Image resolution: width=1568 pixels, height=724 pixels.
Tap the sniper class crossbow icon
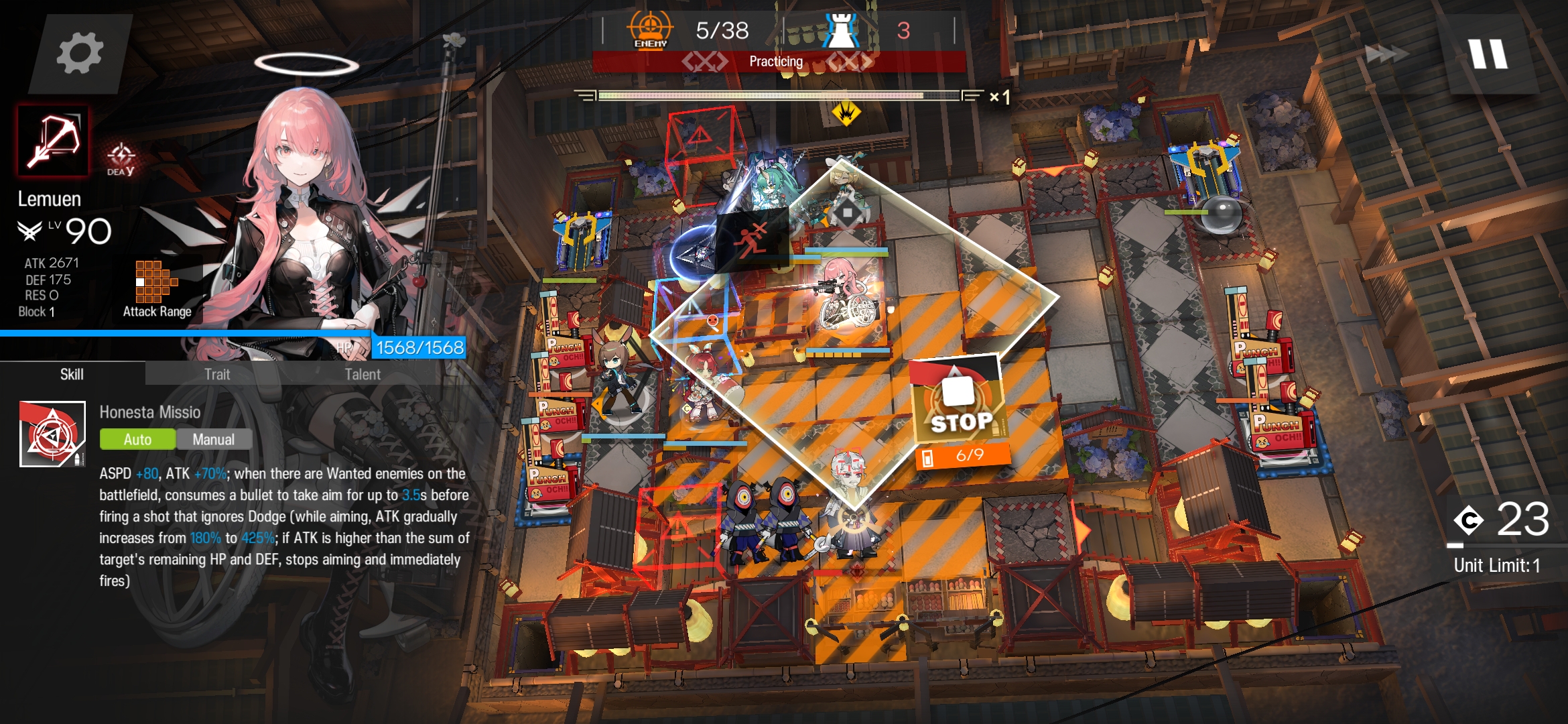(x=53, y=141)
